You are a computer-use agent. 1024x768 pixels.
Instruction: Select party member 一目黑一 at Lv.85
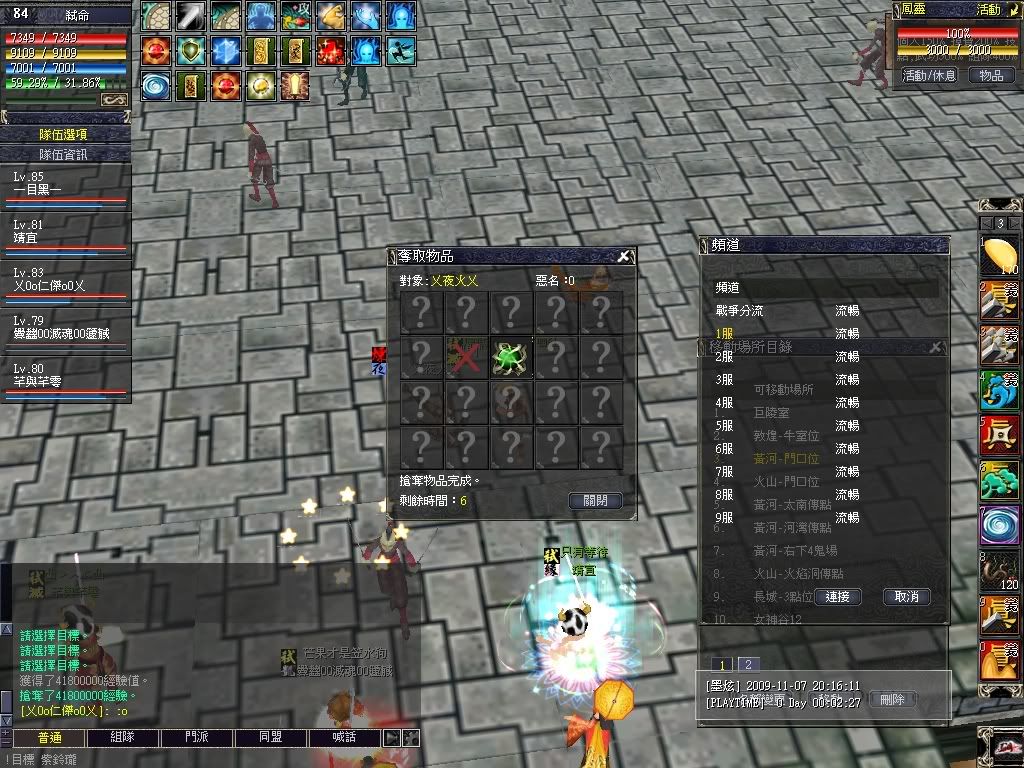coord(64,185)
